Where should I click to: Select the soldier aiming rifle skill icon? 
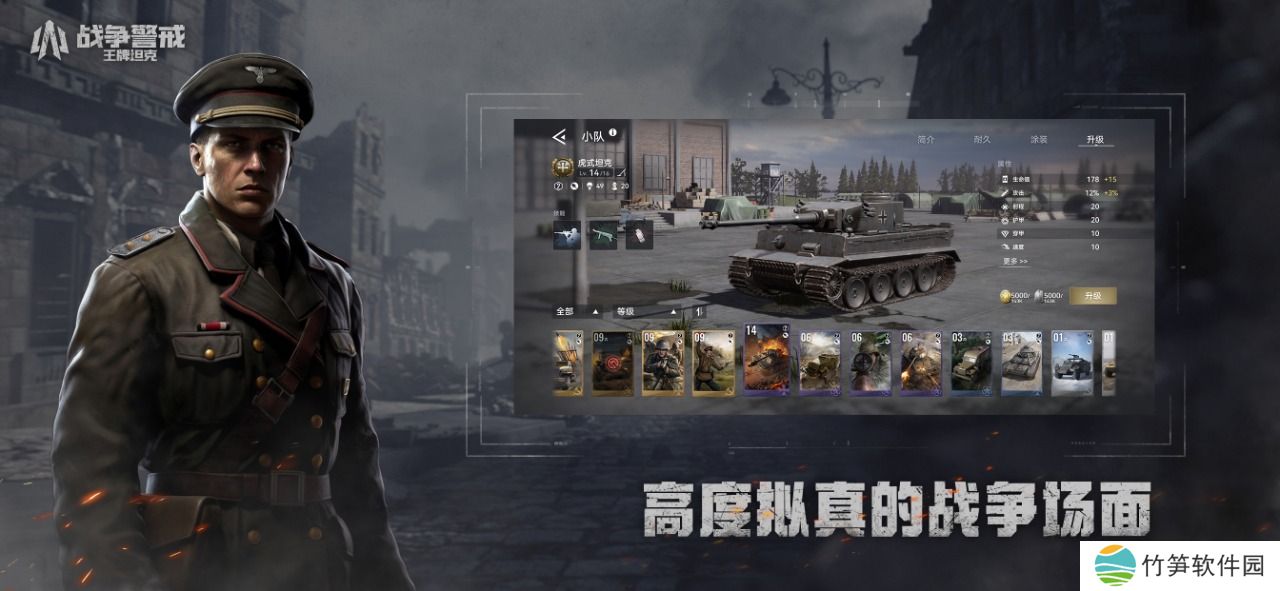567,235
